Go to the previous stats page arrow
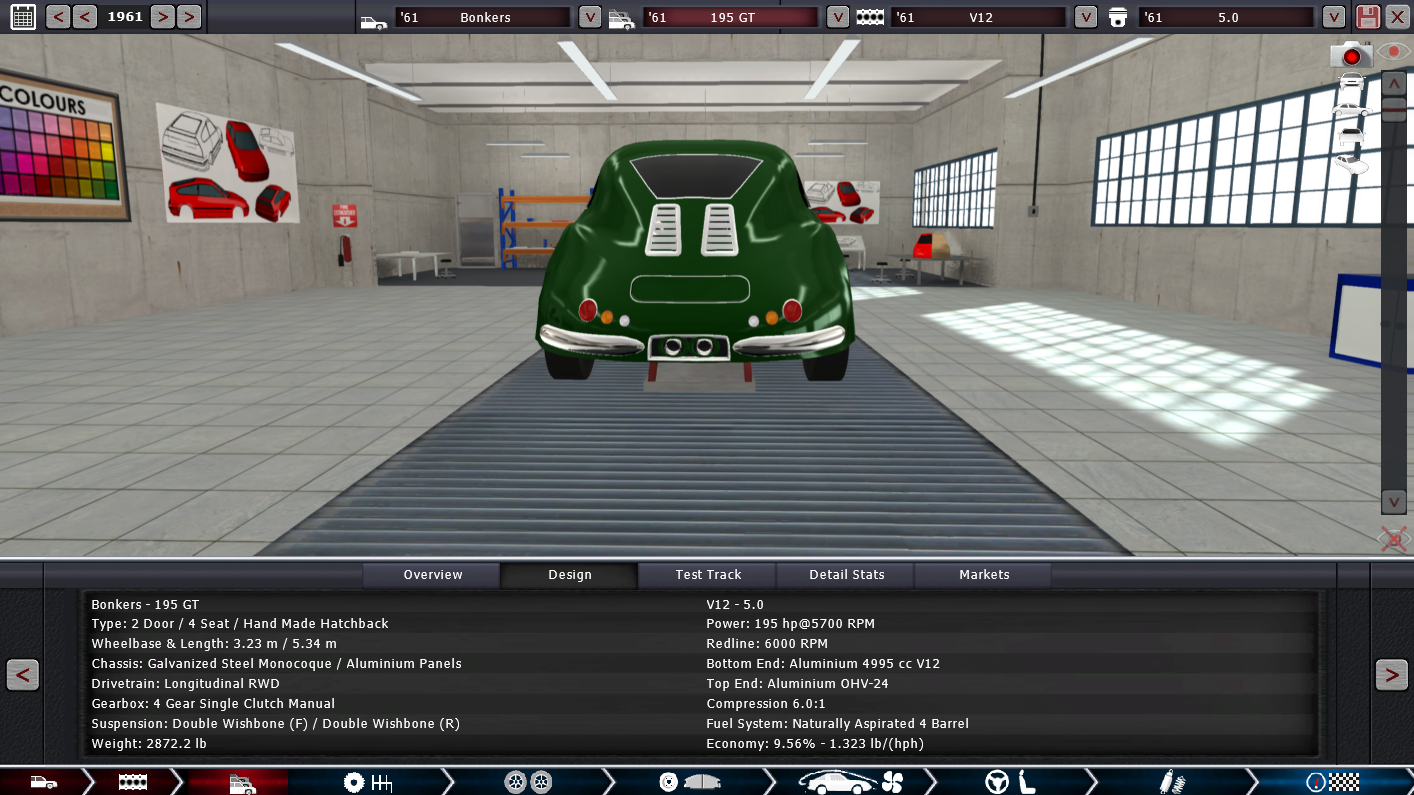1414x795 pixels. [x=23, y=675]
